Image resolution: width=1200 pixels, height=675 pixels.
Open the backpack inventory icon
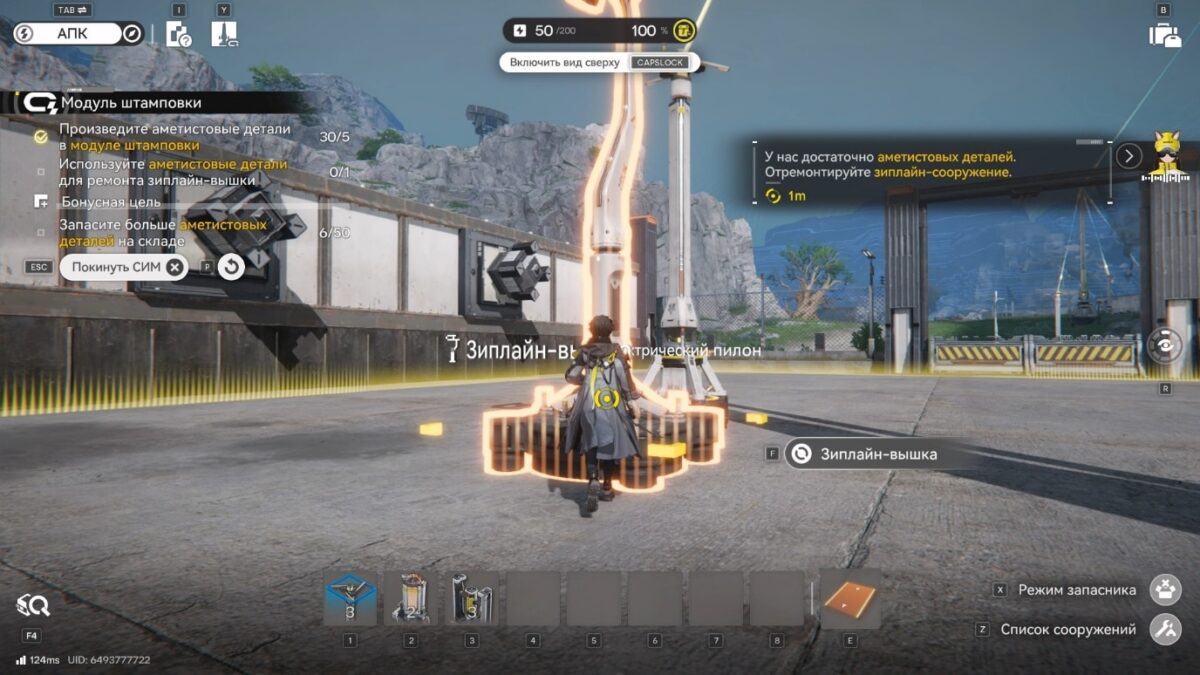coord(1164,35)
